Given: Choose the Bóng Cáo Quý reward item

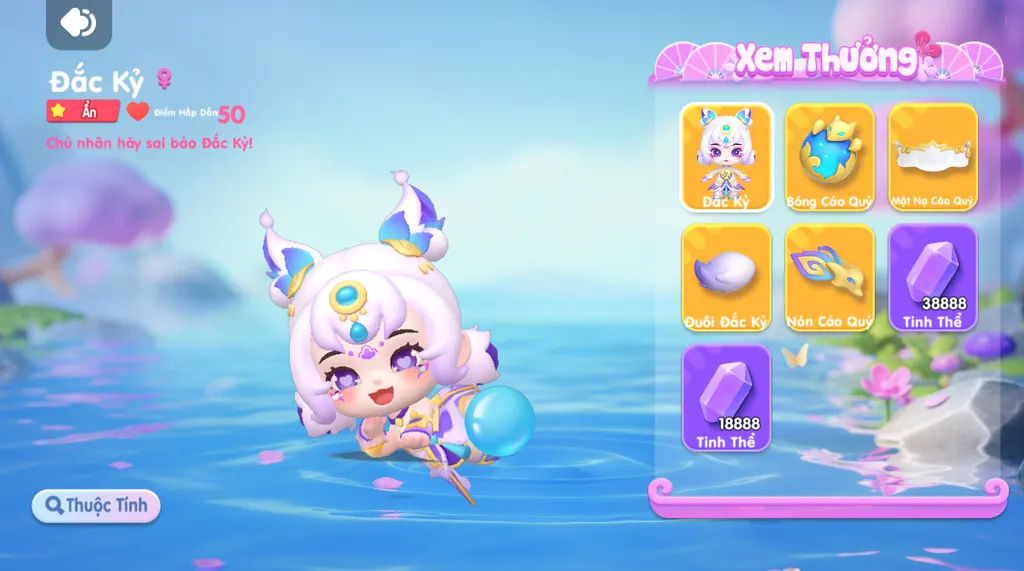Looking at the screenshot, I should [829, 157].
